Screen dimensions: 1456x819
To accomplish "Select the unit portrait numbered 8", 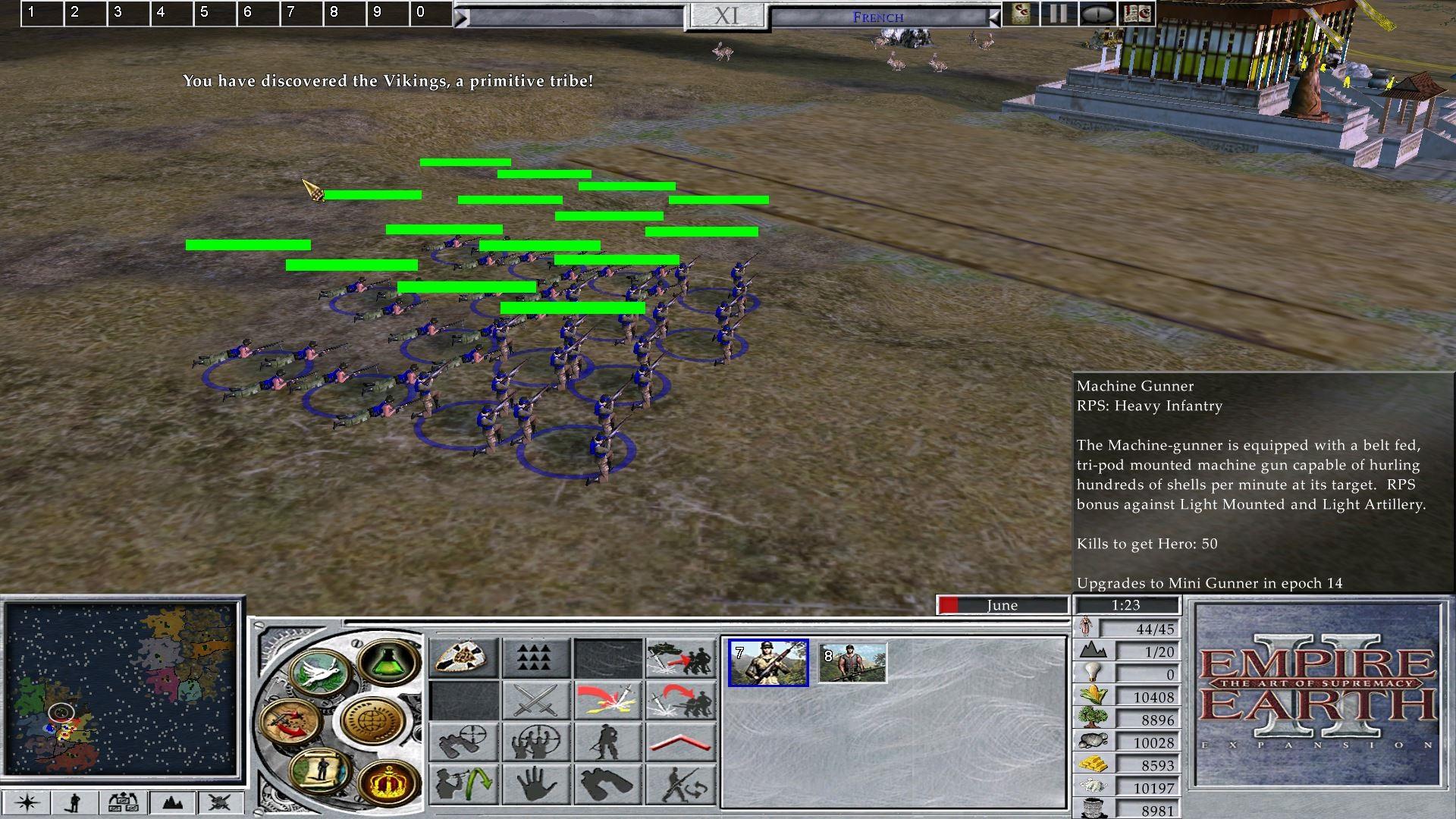I will [x=852, y=663].
